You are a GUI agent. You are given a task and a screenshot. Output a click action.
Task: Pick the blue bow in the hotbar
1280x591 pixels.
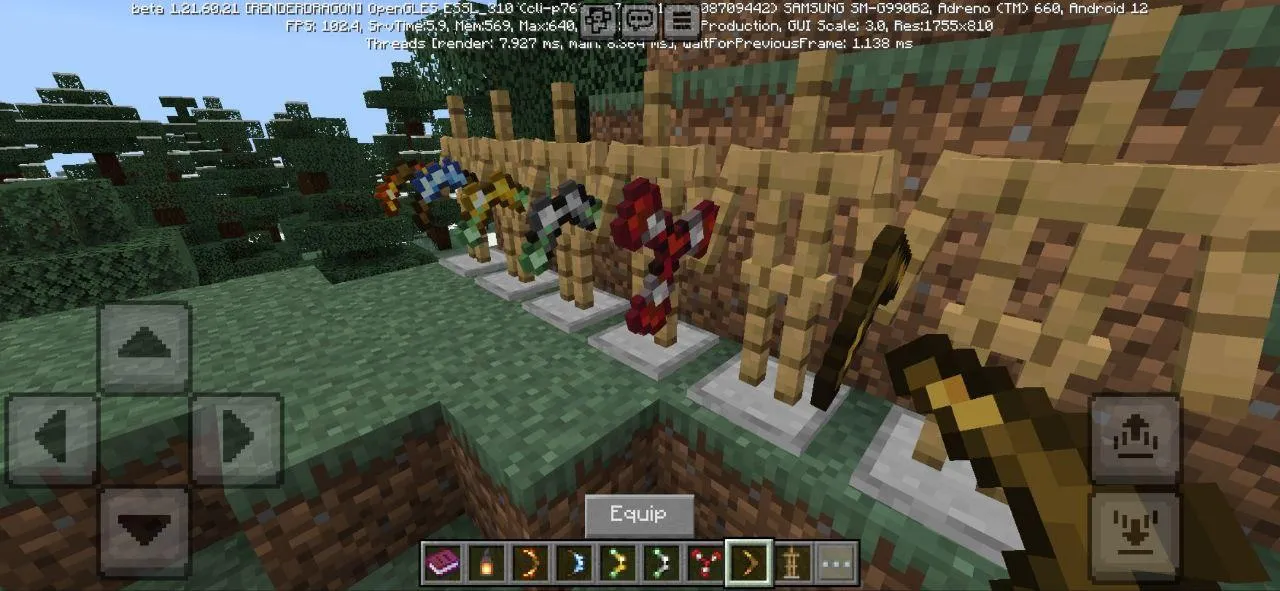point(573,565)
